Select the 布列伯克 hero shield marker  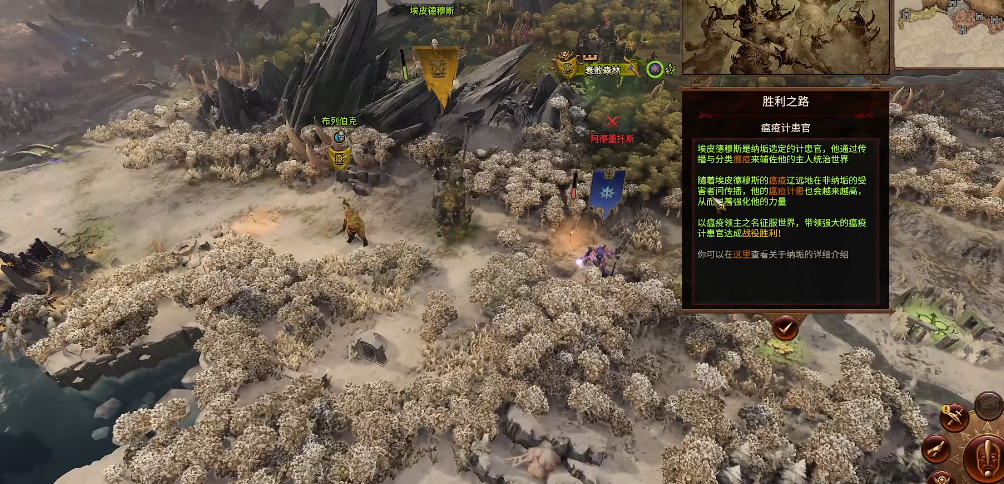pyautogui.click(x=340, y=156)
